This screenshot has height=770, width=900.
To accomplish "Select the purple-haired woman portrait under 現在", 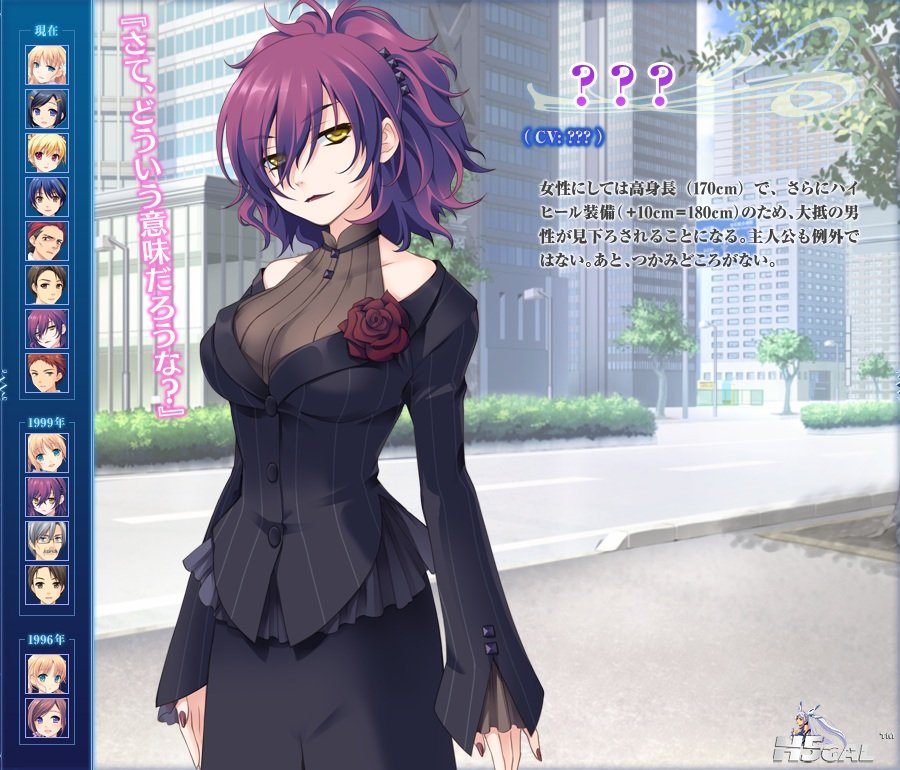I will 47,329.
